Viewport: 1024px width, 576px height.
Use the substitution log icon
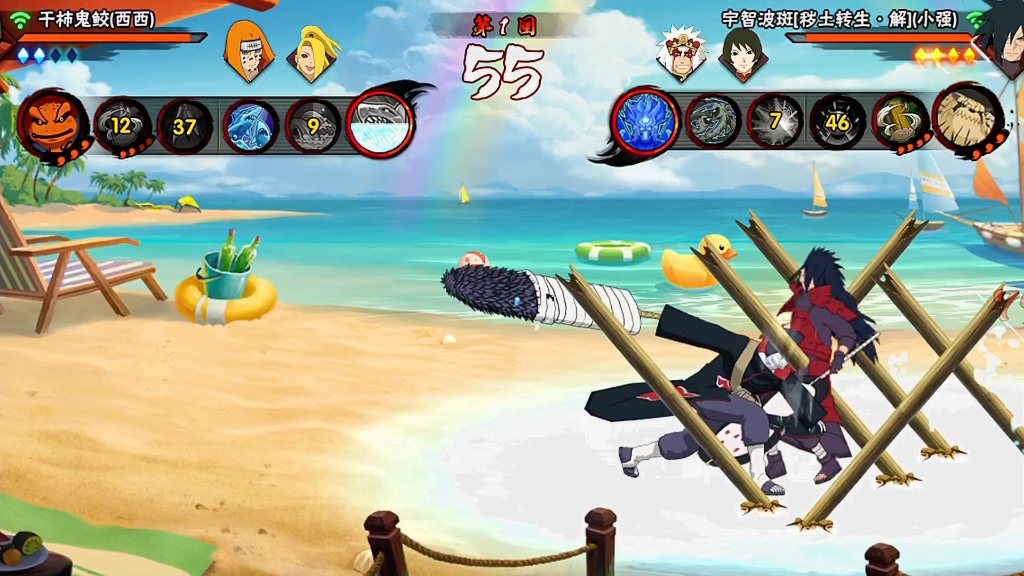tap(900, 122)
